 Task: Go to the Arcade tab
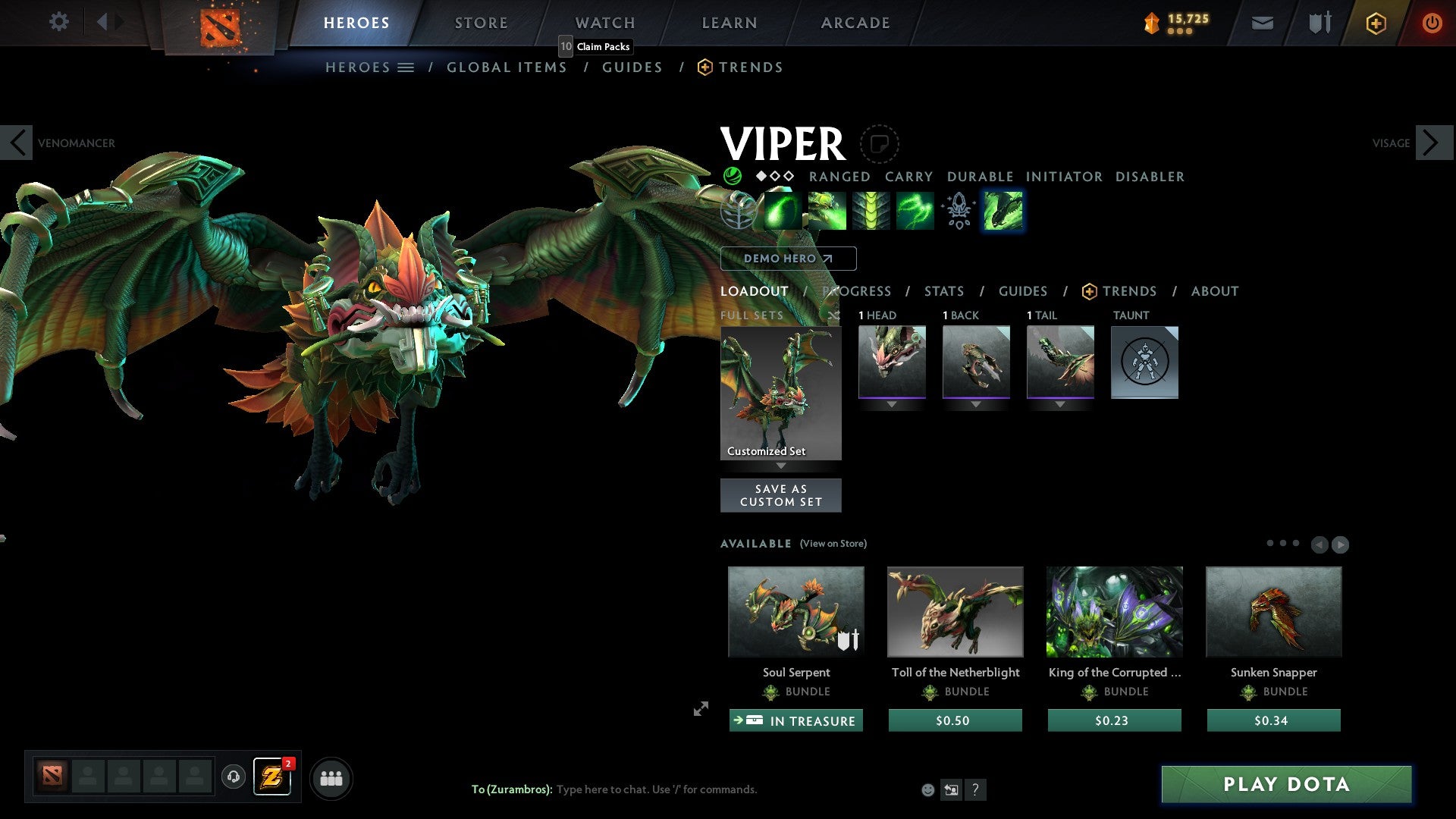tap(855, 23)
